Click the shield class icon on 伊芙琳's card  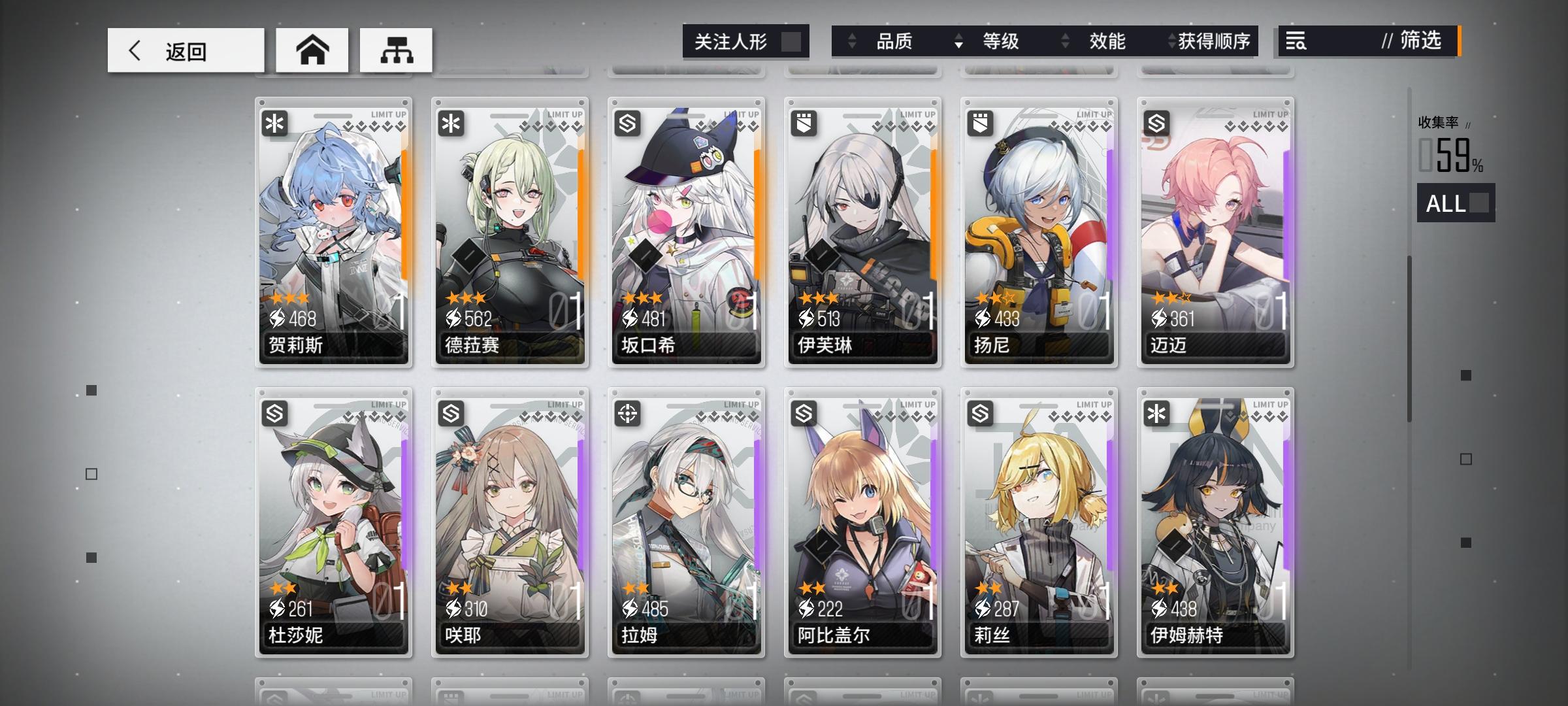coord(804,123)
